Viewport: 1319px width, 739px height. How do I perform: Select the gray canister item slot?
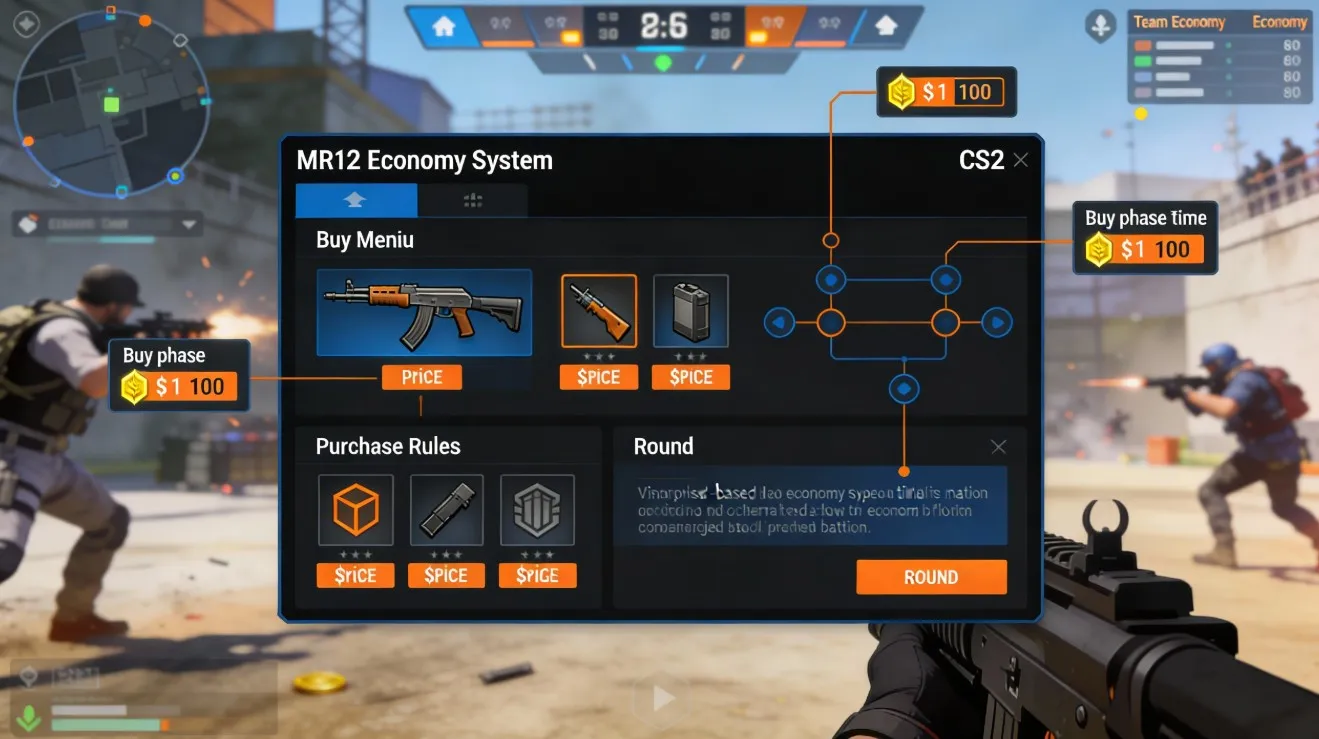click(690, 311)
